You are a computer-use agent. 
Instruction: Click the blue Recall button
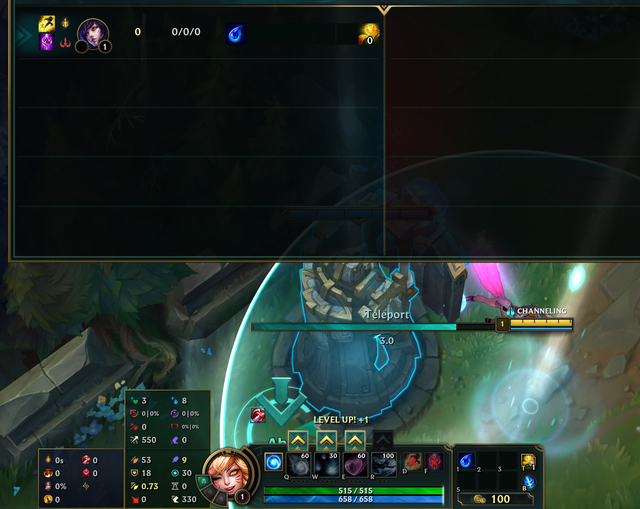(528, 482)
